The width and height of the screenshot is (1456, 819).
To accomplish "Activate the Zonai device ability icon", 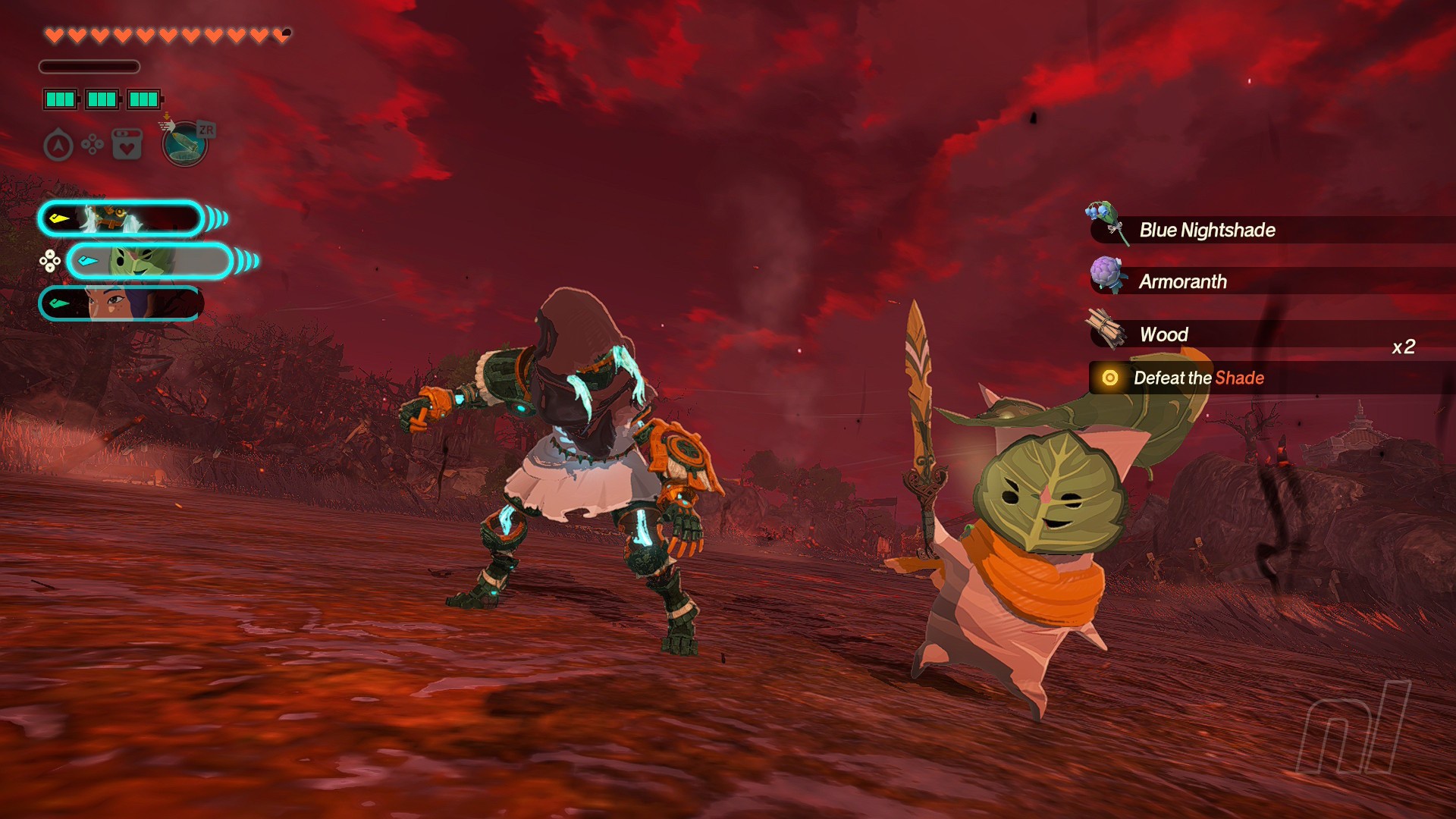I will click(x=185, y=144).
